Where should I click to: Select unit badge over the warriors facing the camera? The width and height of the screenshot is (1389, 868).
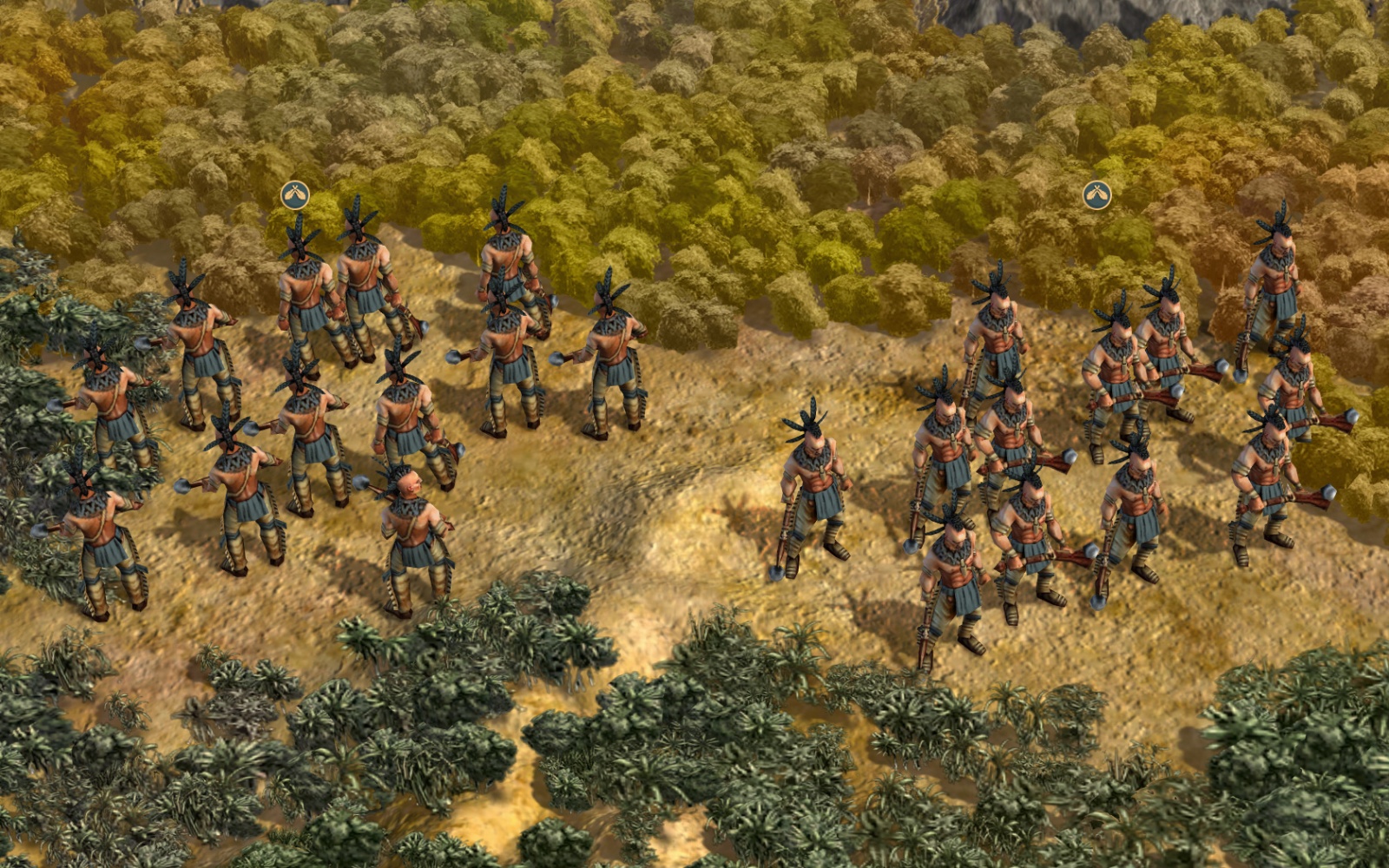1097,195
